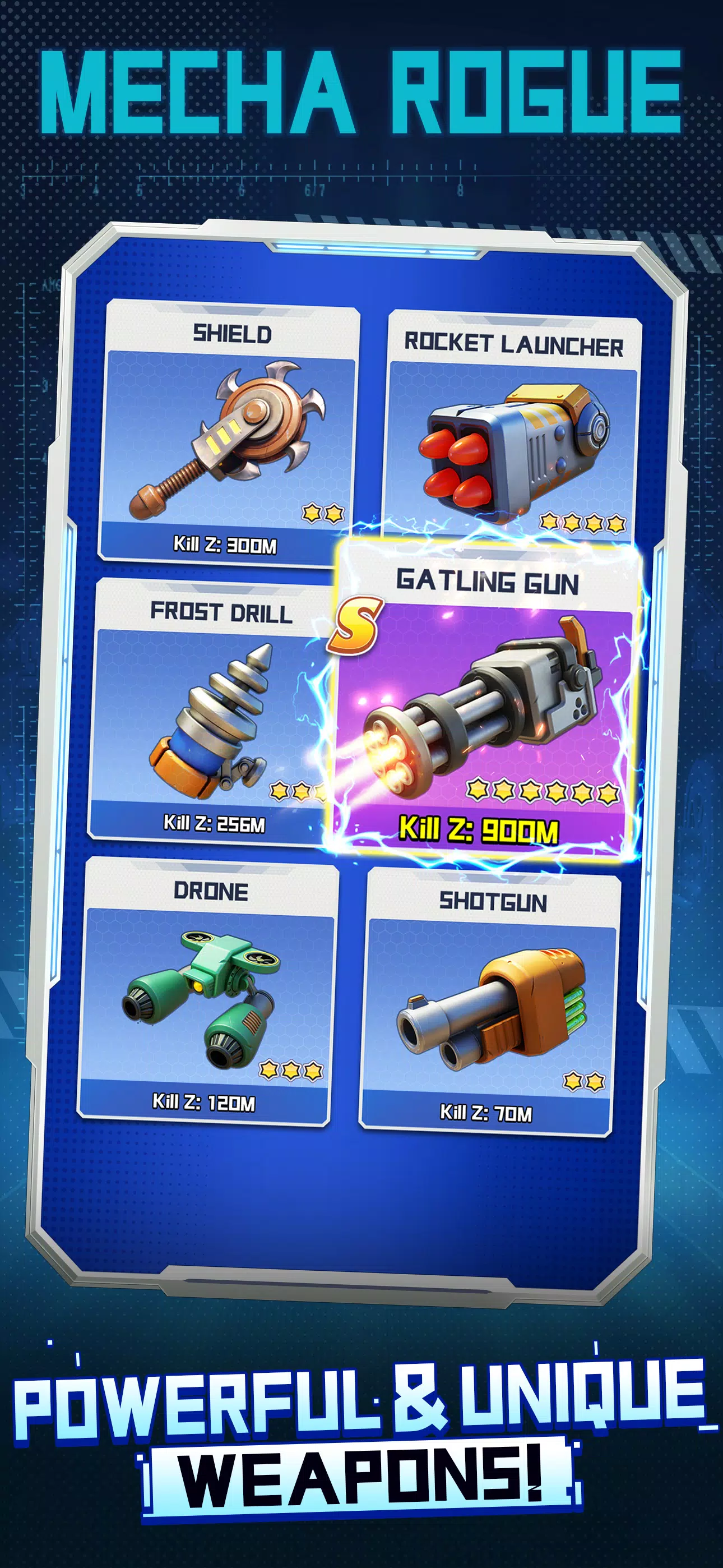Screen dimensions: 723x1568
Task: Choose the Drone weapon card
Action: (207, 989)
